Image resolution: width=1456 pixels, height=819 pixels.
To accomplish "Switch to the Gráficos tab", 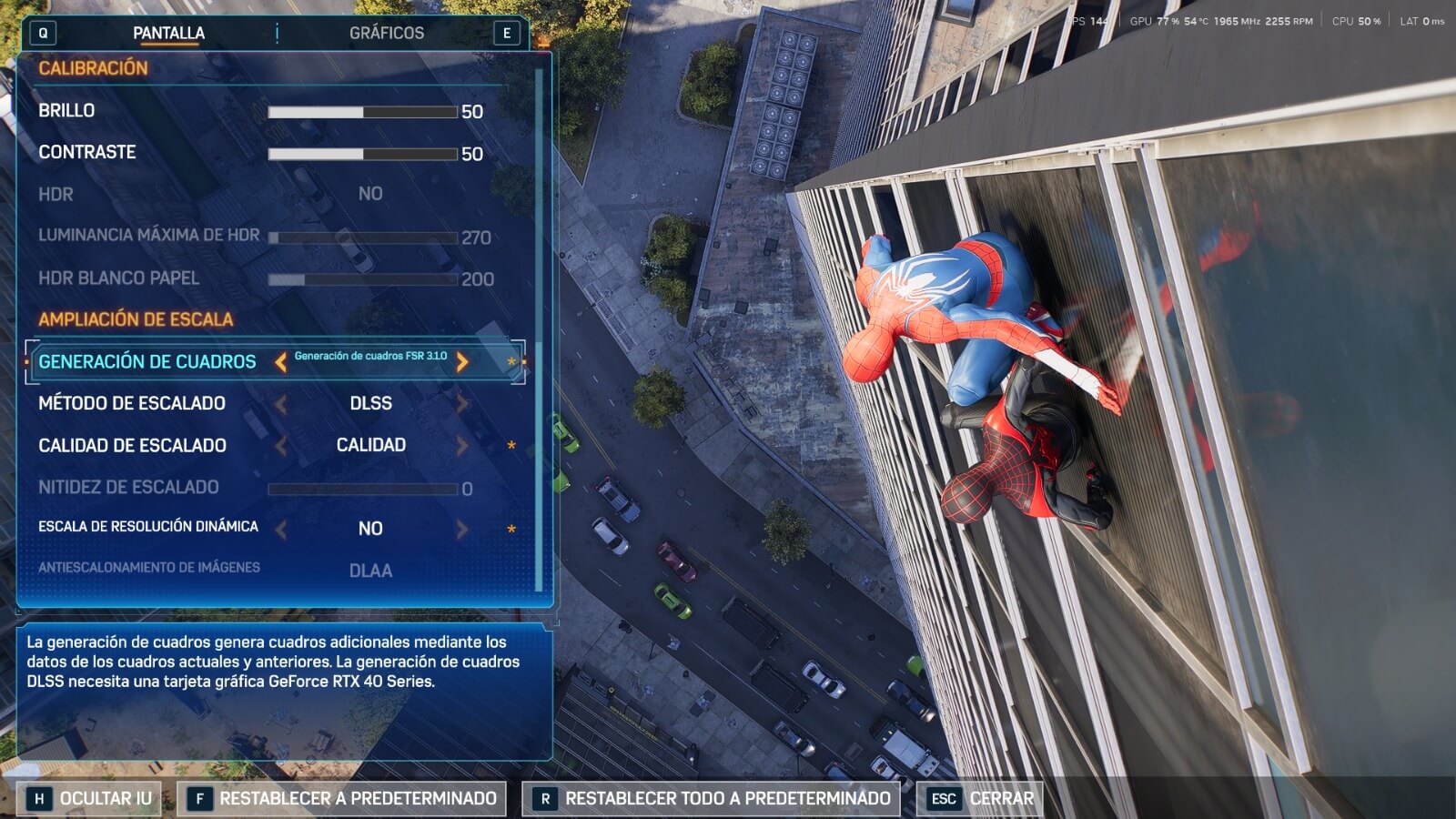I will click(x=386, y=34).
